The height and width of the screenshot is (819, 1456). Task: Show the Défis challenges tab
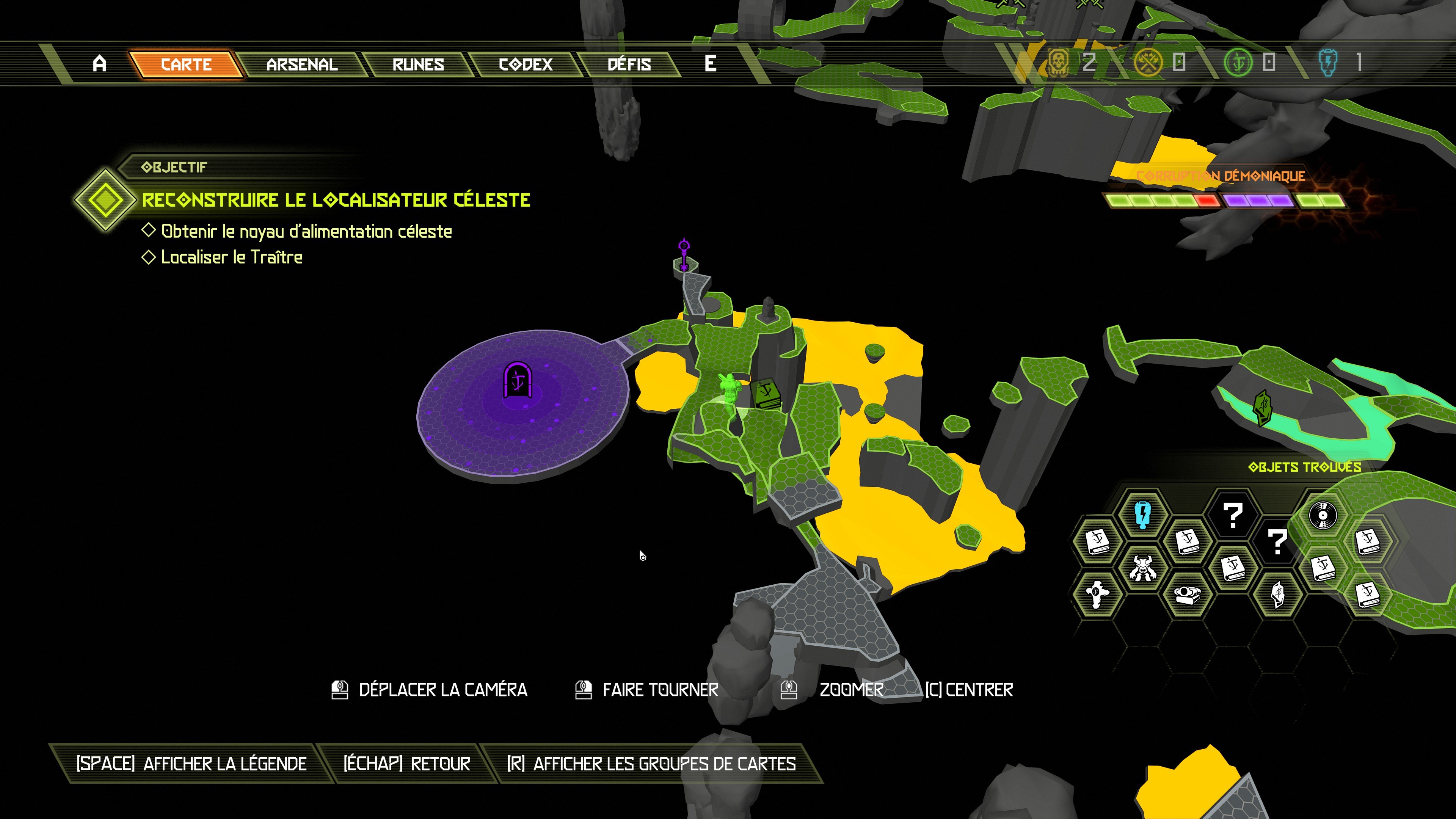click(x=629, y=64)
